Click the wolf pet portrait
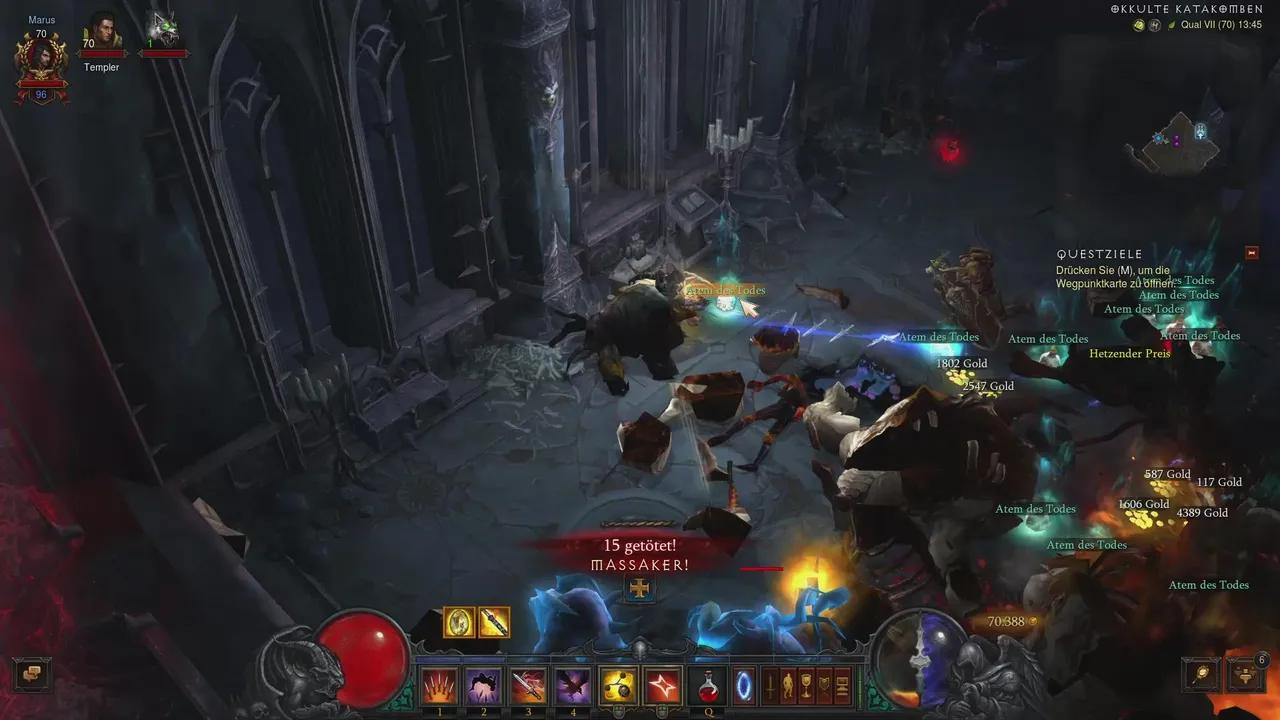1280x720 pixels. [x=162, y=31]
